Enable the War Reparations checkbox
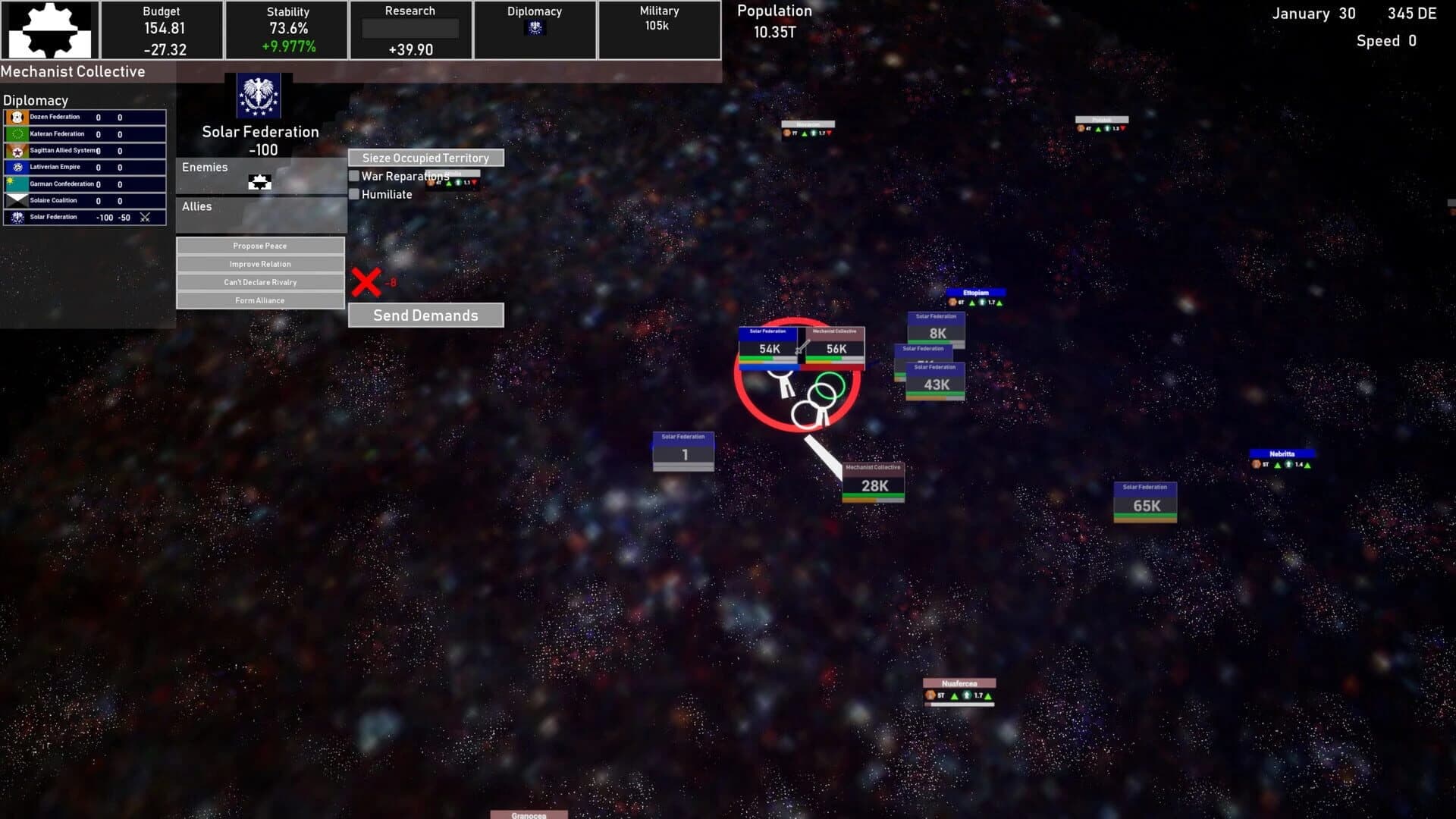Viewport: 1456px width, 819px height. pyautogui.click(x=354, y=175)
